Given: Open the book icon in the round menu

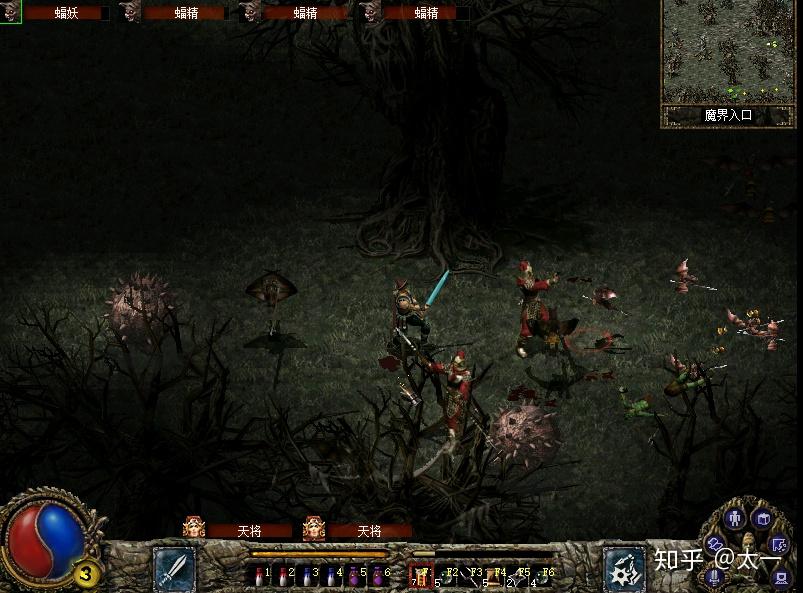Looking at the screenshot, I should (762, 518).
